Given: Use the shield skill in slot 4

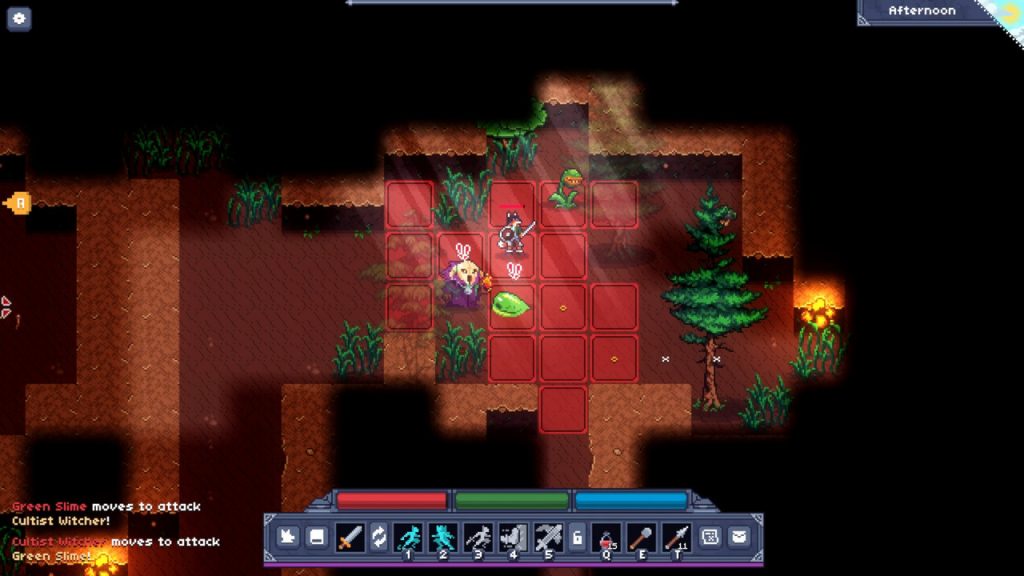Looking at the screenshot, I should [x=513, y=537].
